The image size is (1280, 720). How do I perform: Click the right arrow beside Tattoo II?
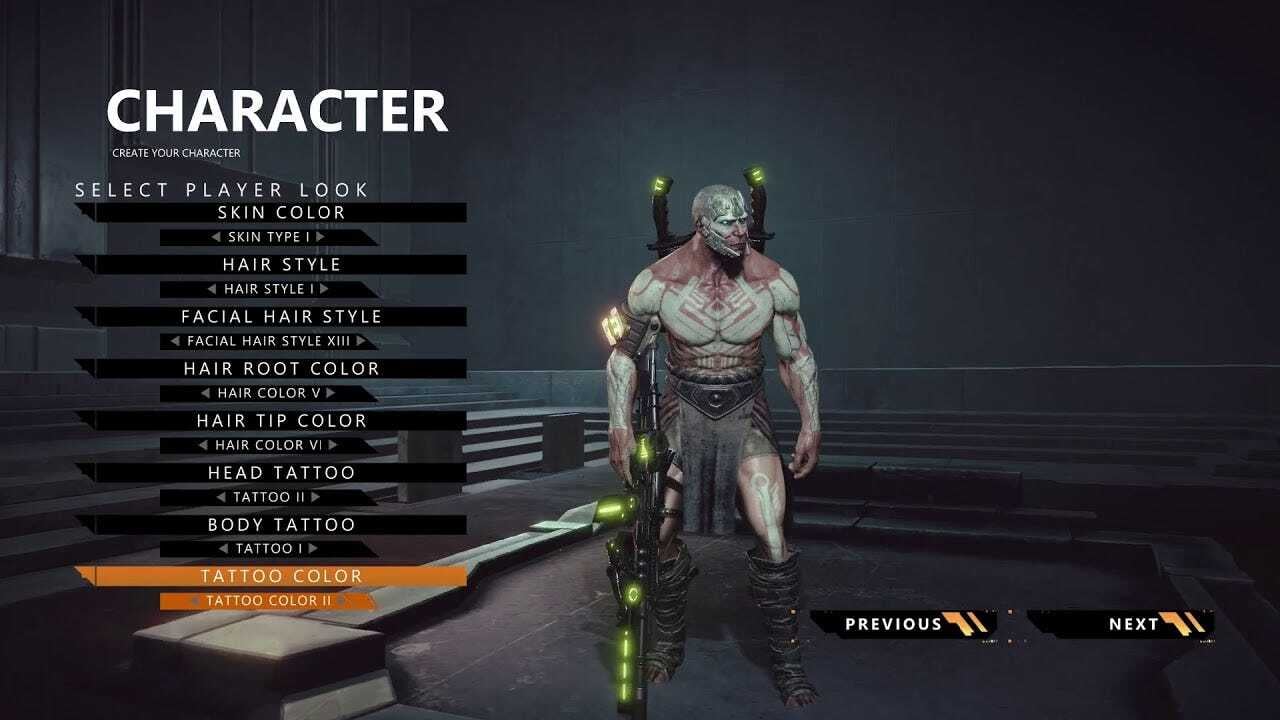click(x=315, y=497)
